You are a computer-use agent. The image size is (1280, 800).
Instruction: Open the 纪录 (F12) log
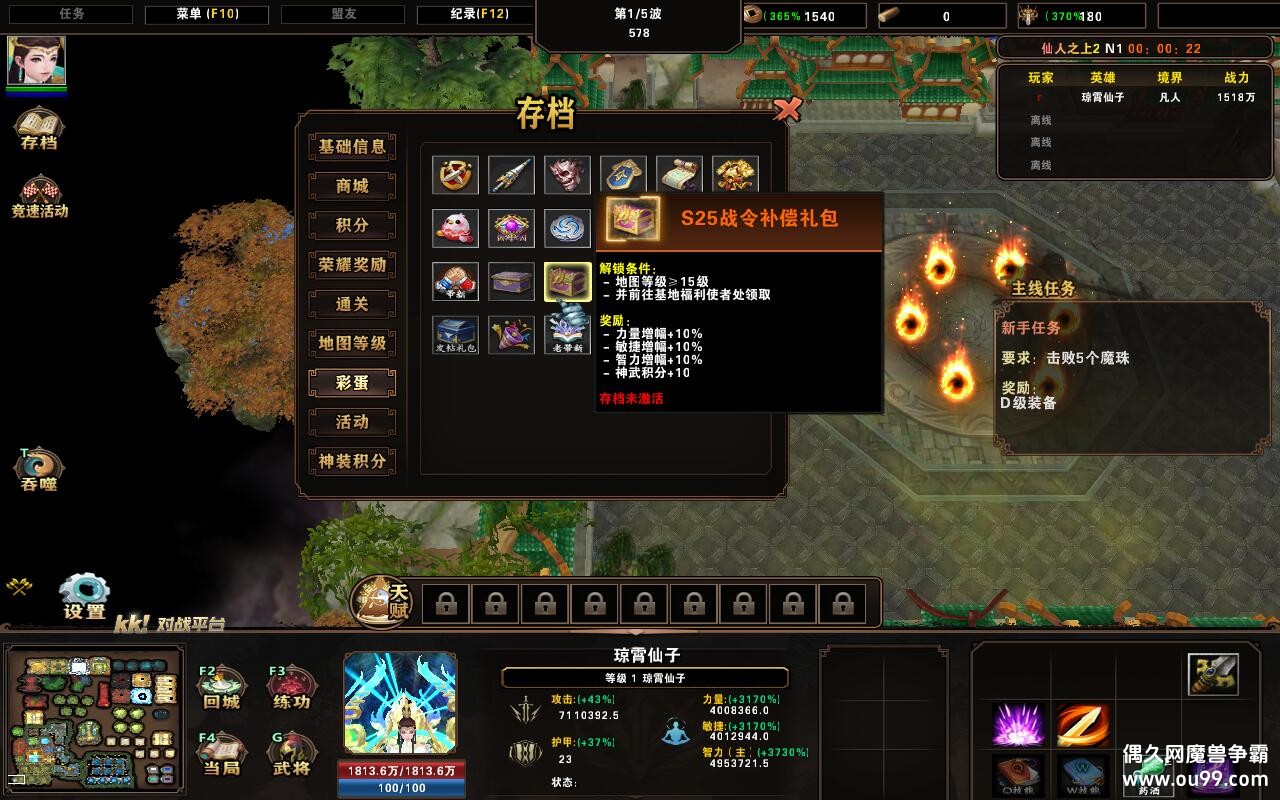coord(476,15)
